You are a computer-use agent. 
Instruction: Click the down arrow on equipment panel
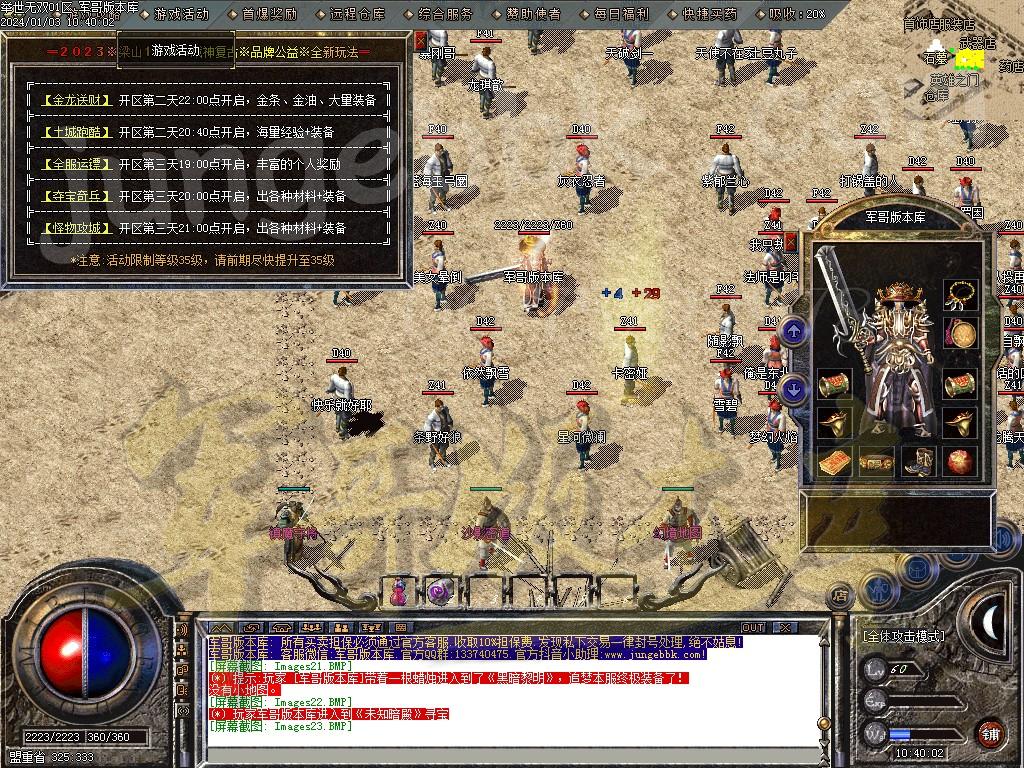794,389
